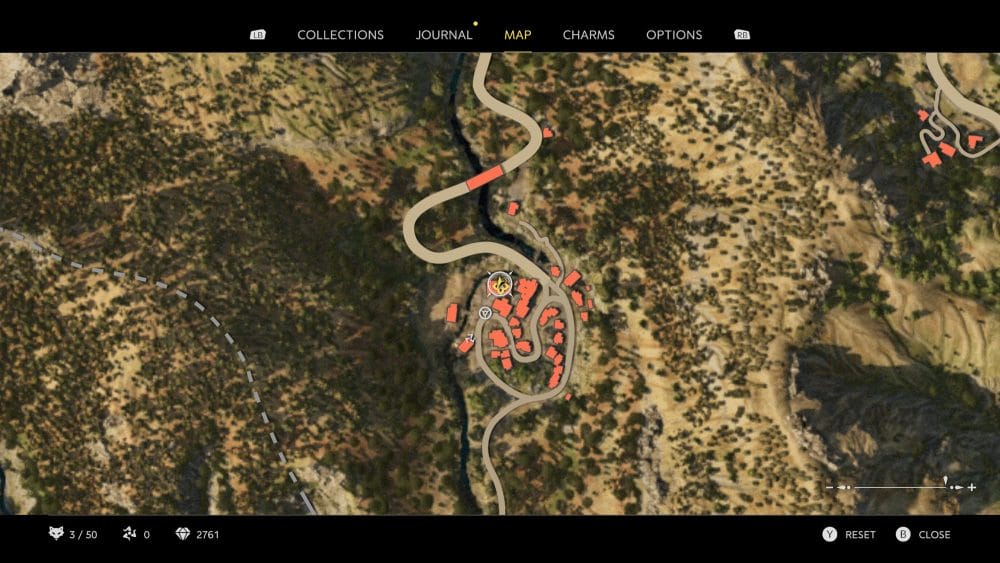Image resolution: width=1000 pixels, height=563 pixels.
Task: Go to the Options tab
Action: (674, 35)
